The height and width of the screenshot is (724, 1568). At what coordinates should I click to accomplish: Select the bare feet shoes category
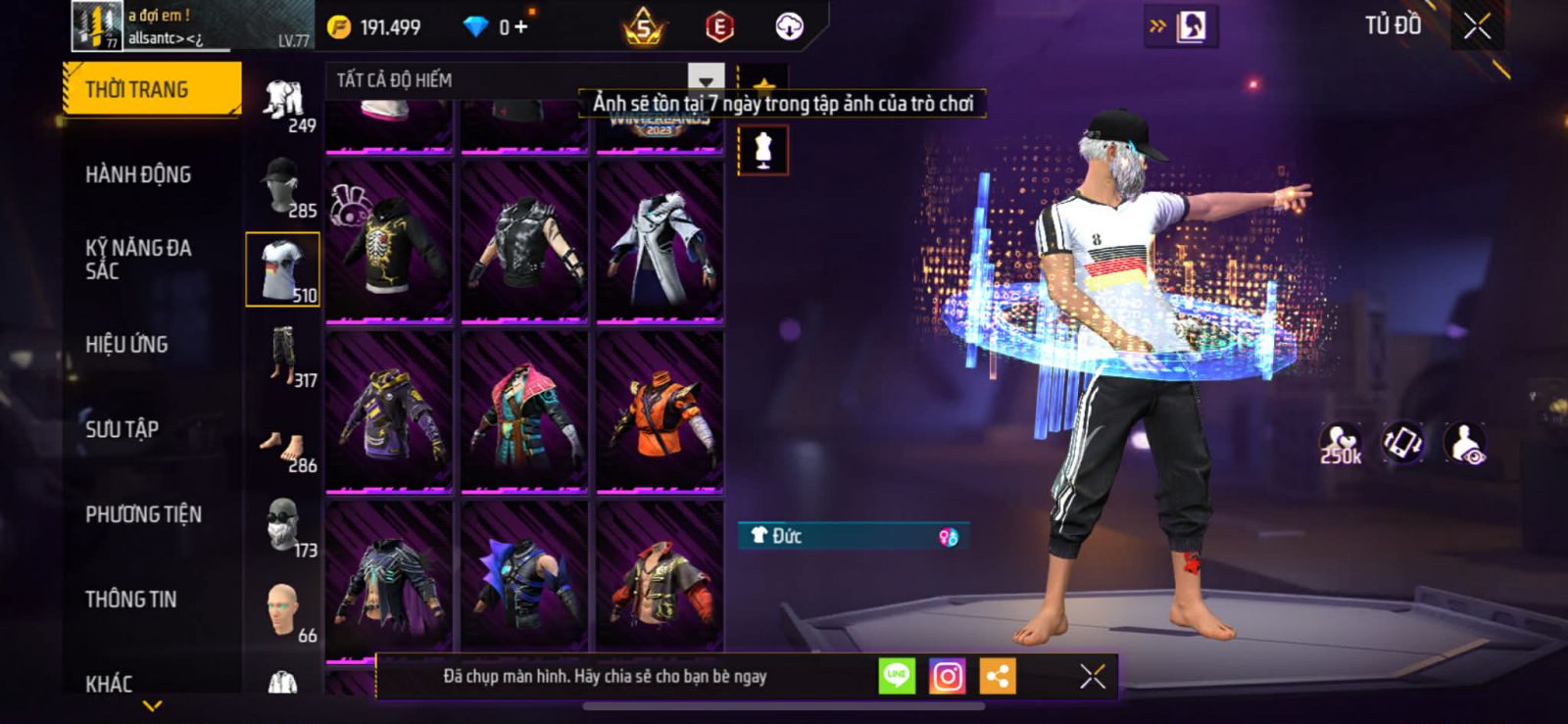(282, 448)
